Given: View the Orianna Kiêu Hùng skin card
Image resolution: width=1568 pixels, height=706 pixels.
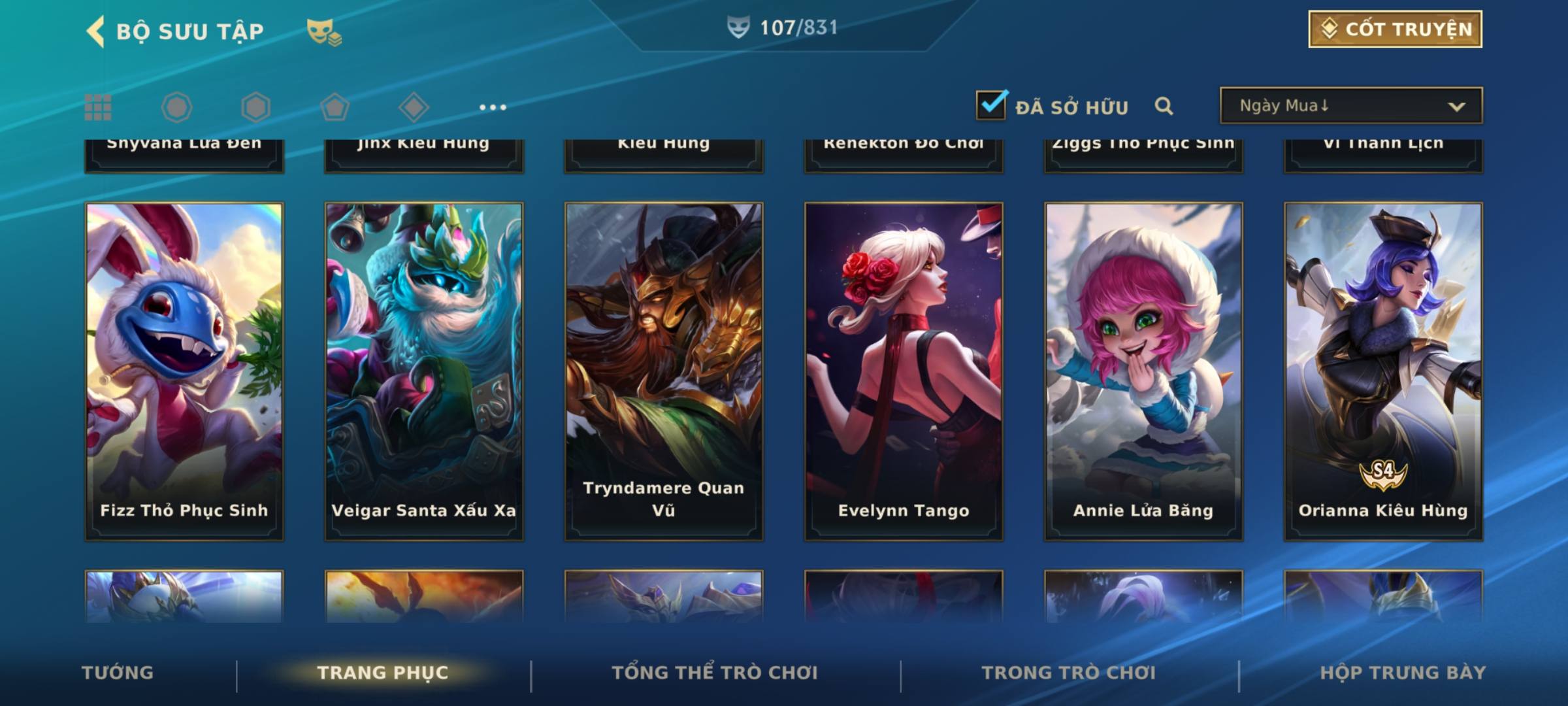Looking at the screenshot, I should point(1383,371).
